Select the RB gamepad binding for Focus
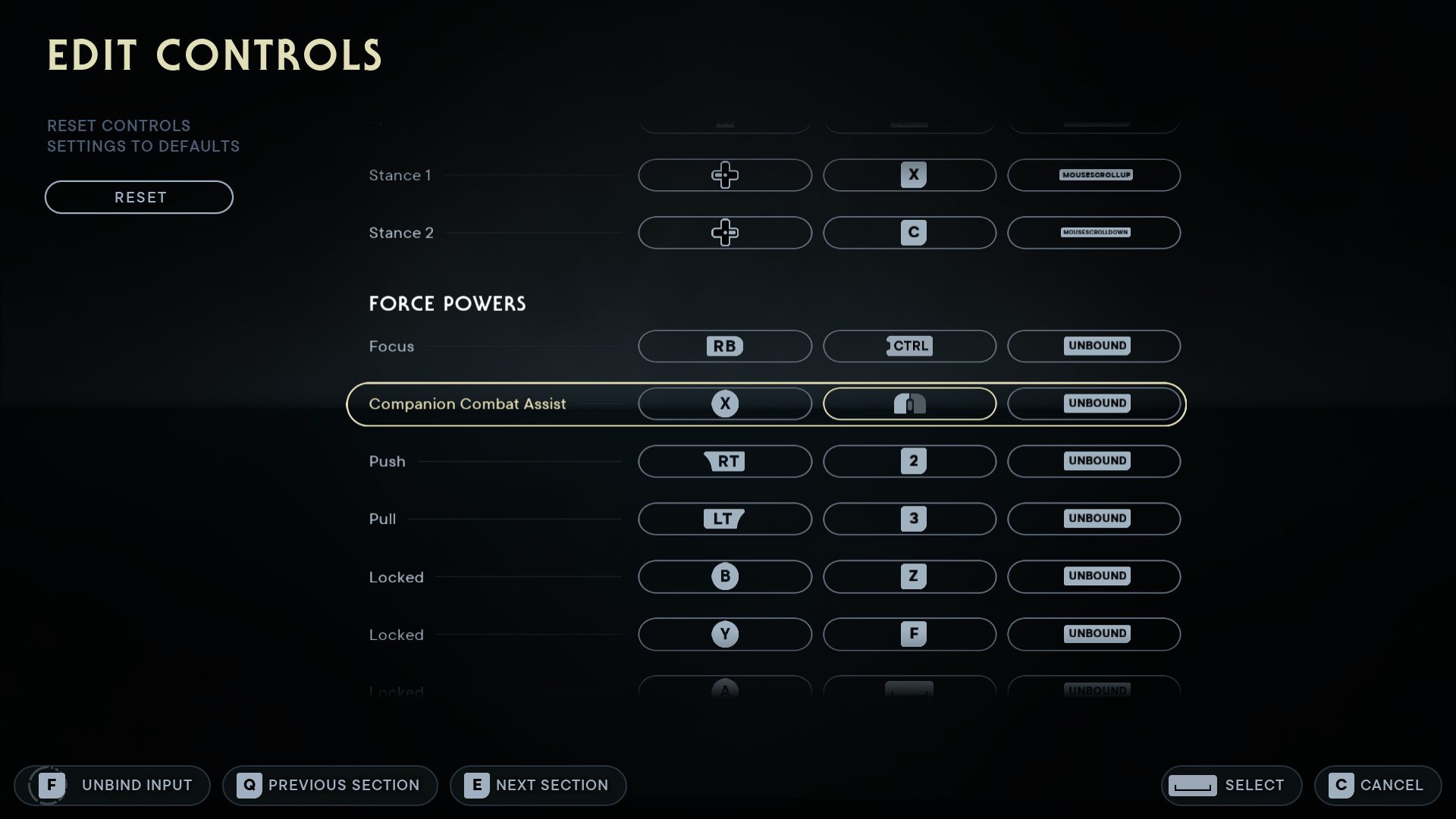 click(724, 346)
